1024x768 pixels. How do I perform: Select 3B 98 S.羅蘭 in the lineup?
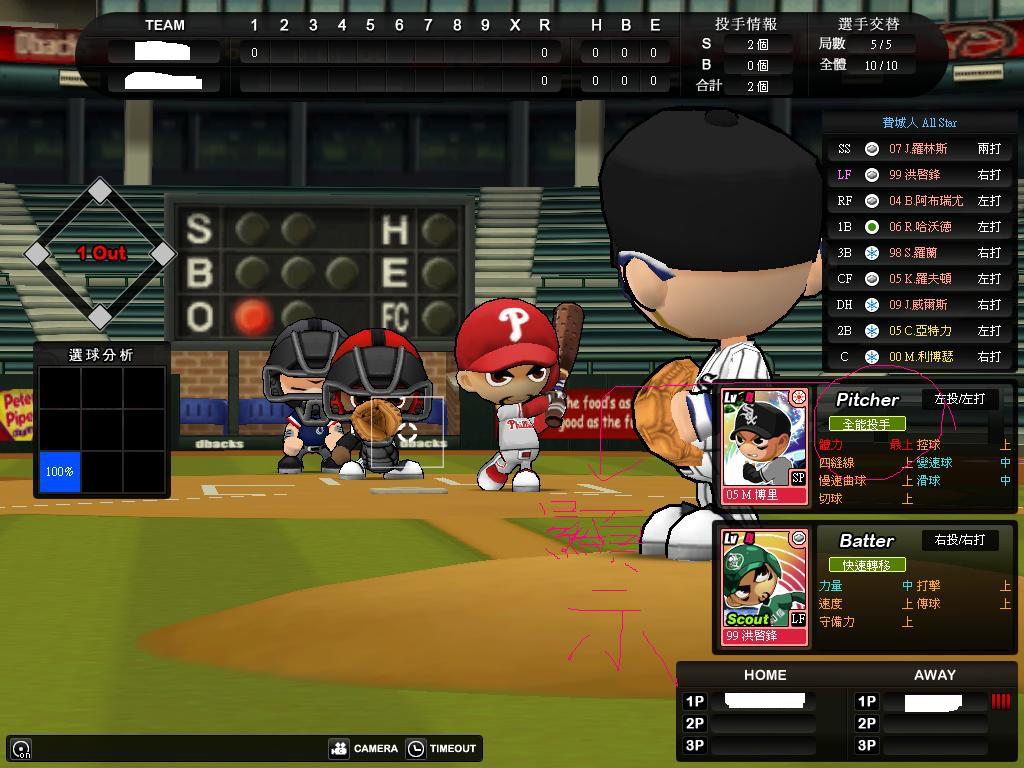(x=920, y=253)
